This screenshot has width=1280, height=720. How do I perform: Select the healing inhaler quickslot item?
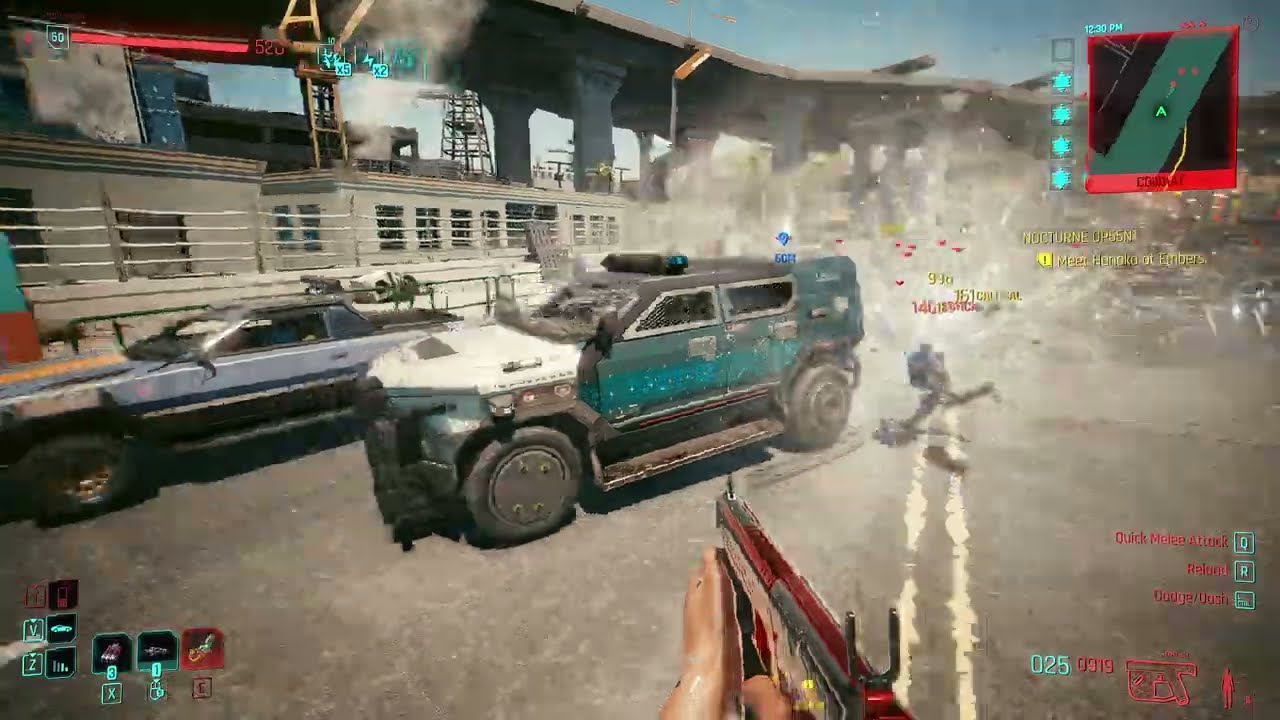[158, 651]
